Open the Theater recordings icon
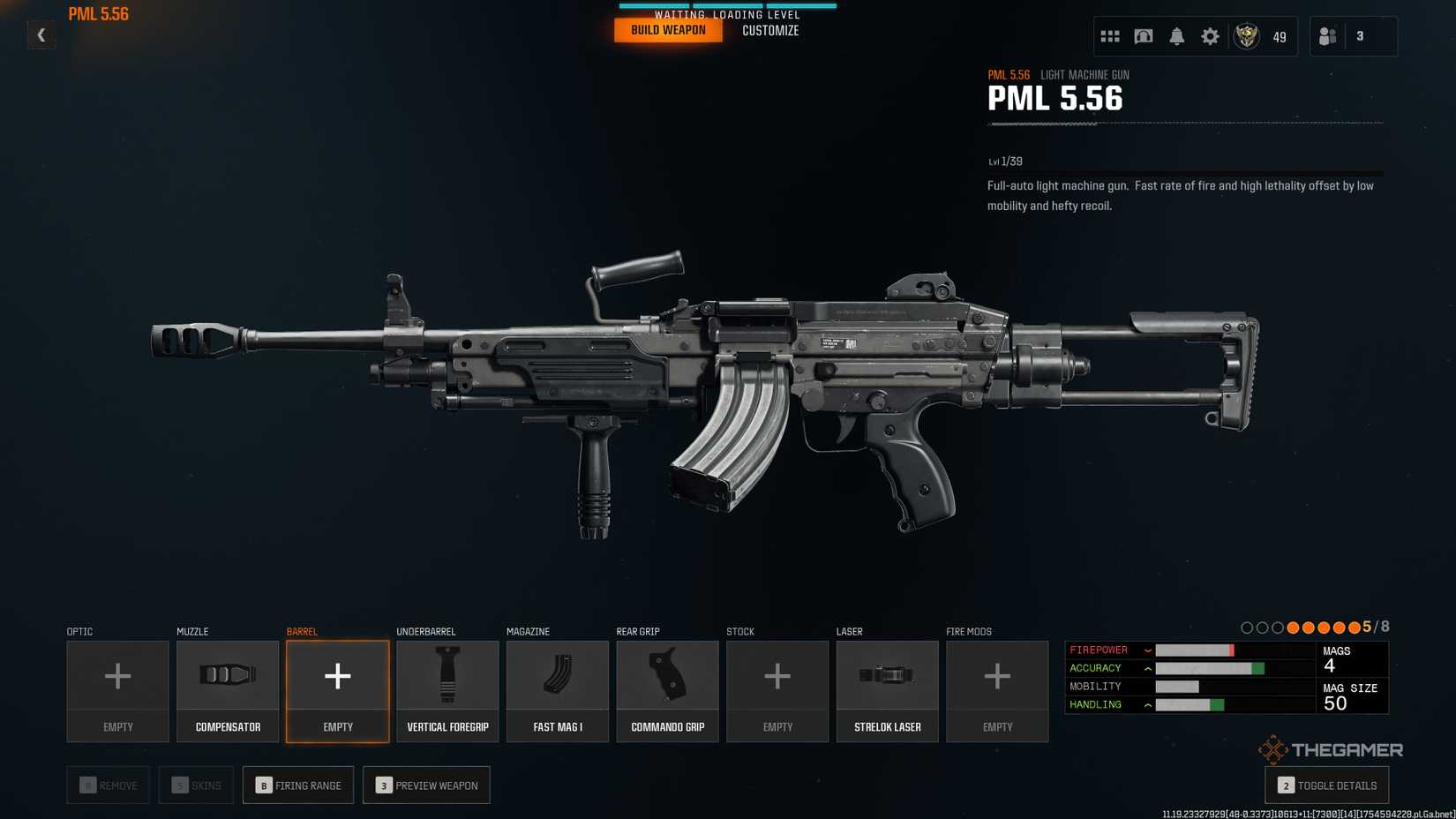1456x819 pixels. (1144, 36)
